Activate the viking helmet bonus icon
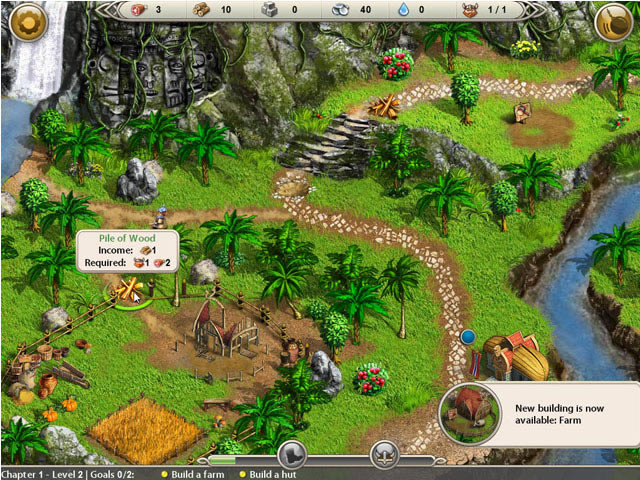The width and height of the screenshot is (640, 480). (x=385, y=455)
